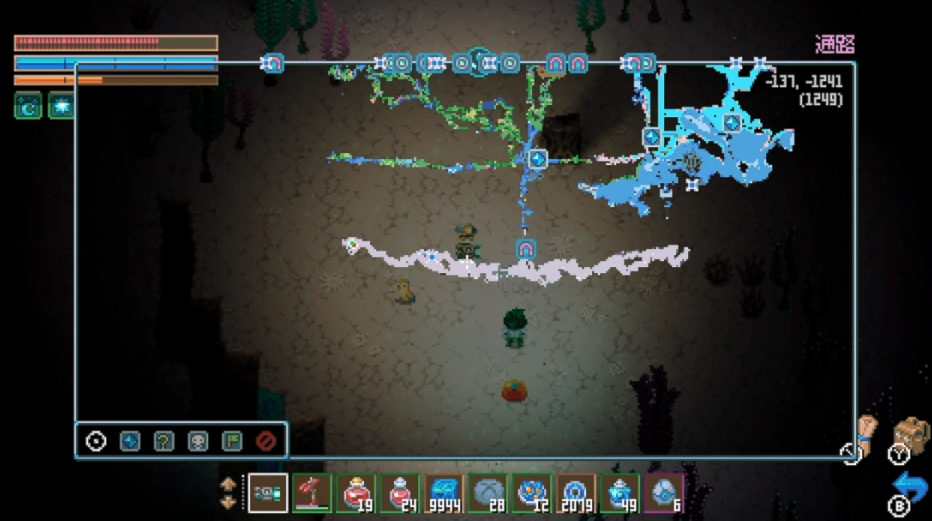
Task: Select the pale orb stack of 6
Action: click(x=664, y=493)
